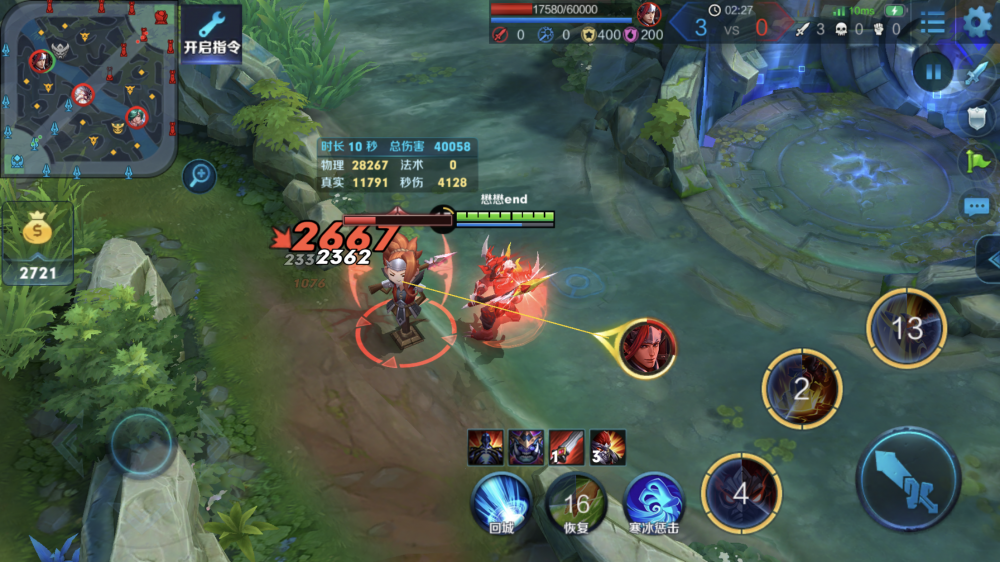1000x562 pixels.
Task: Pause the match with the pause button
Action: [x=932, y=71]
